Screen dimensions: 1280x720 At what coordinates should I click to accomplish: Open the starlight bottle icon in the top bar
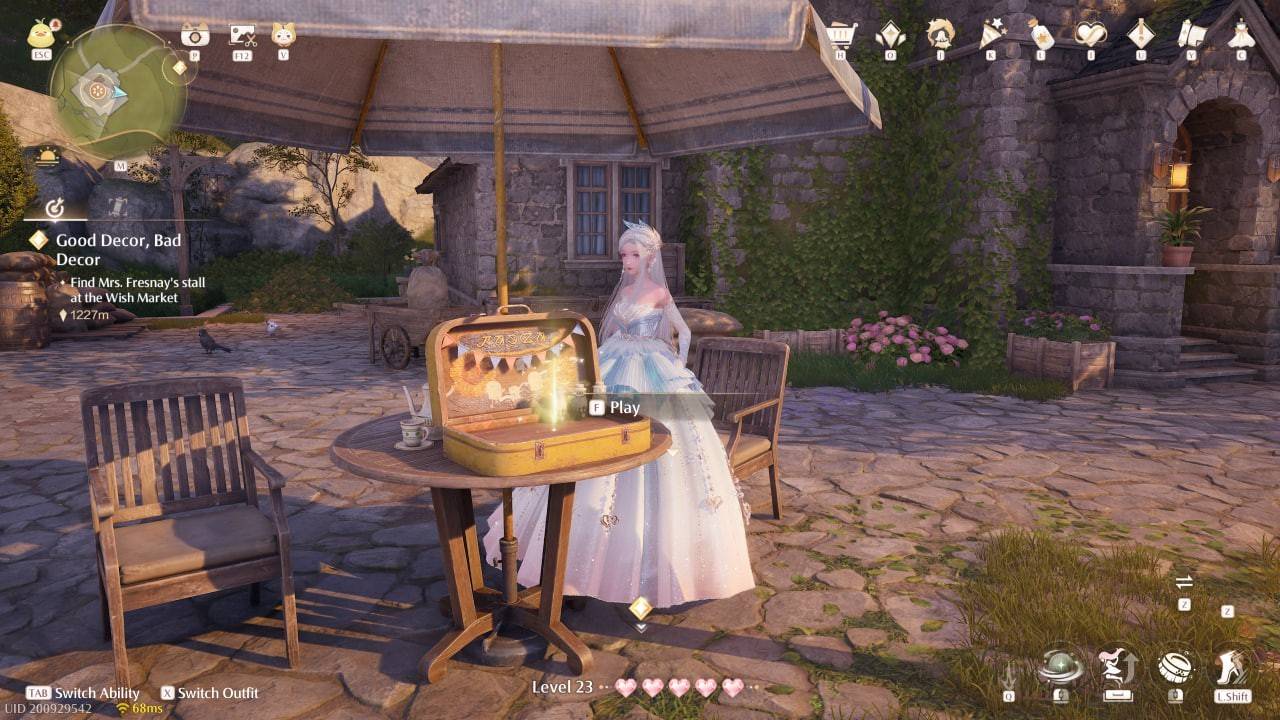click(1040, 33)
